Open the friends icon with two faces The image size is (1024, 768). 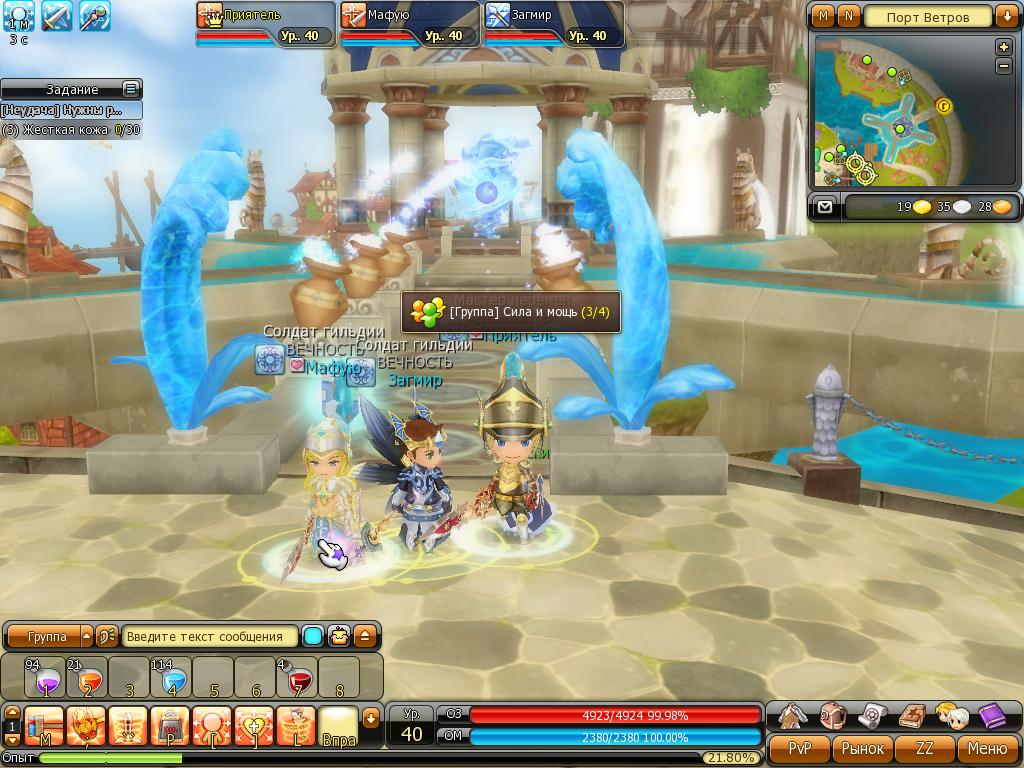point(951,716)
